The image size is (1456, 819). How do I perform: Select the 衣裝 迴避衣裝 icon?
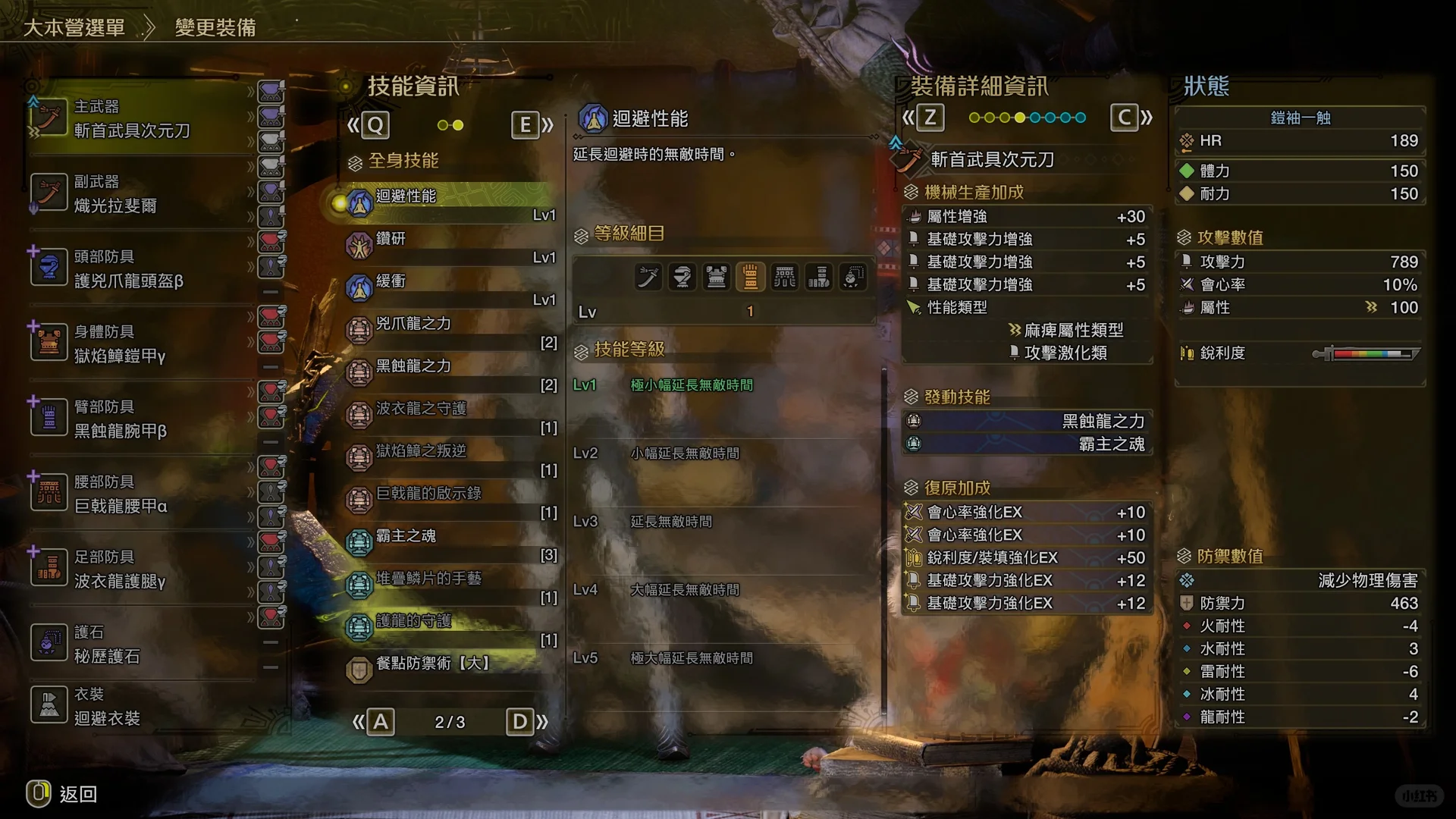(x=49, y=704)
